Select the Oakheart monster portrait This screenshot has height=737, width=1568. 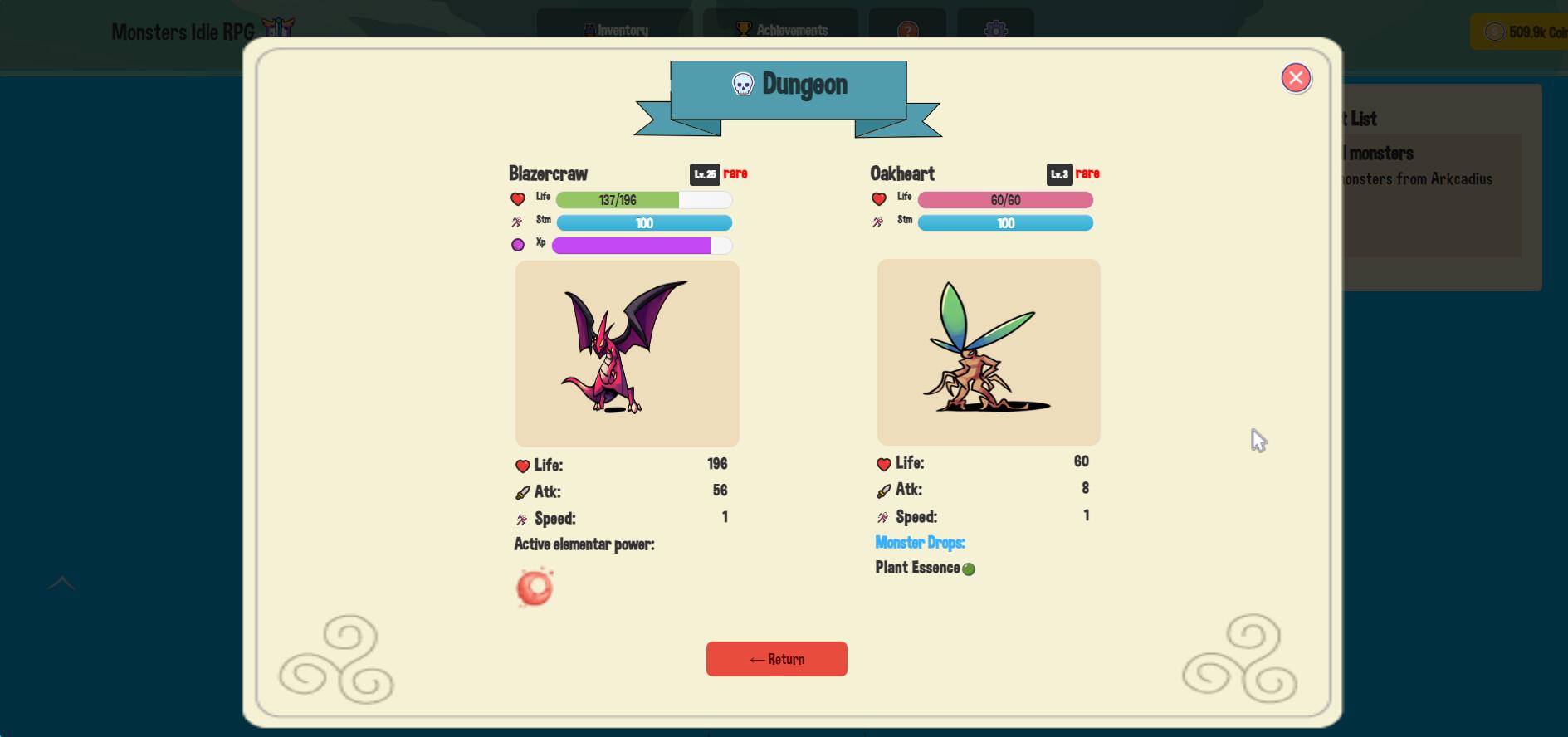[988, 352]
